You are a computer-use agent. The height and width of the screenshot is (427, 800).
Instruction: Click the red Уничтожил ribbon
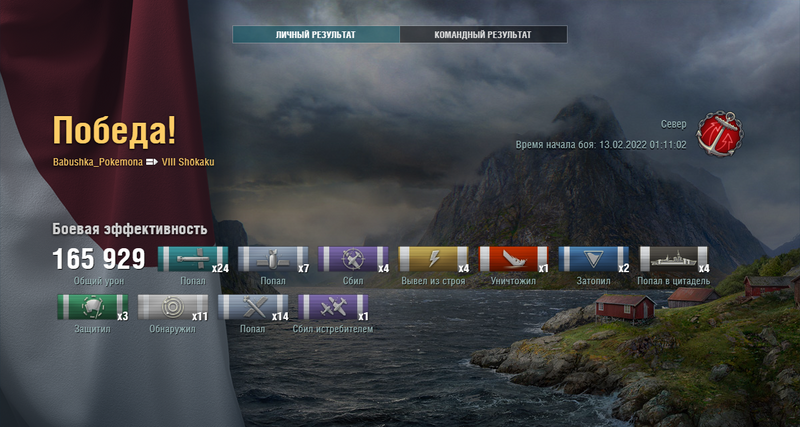(514, 260)
